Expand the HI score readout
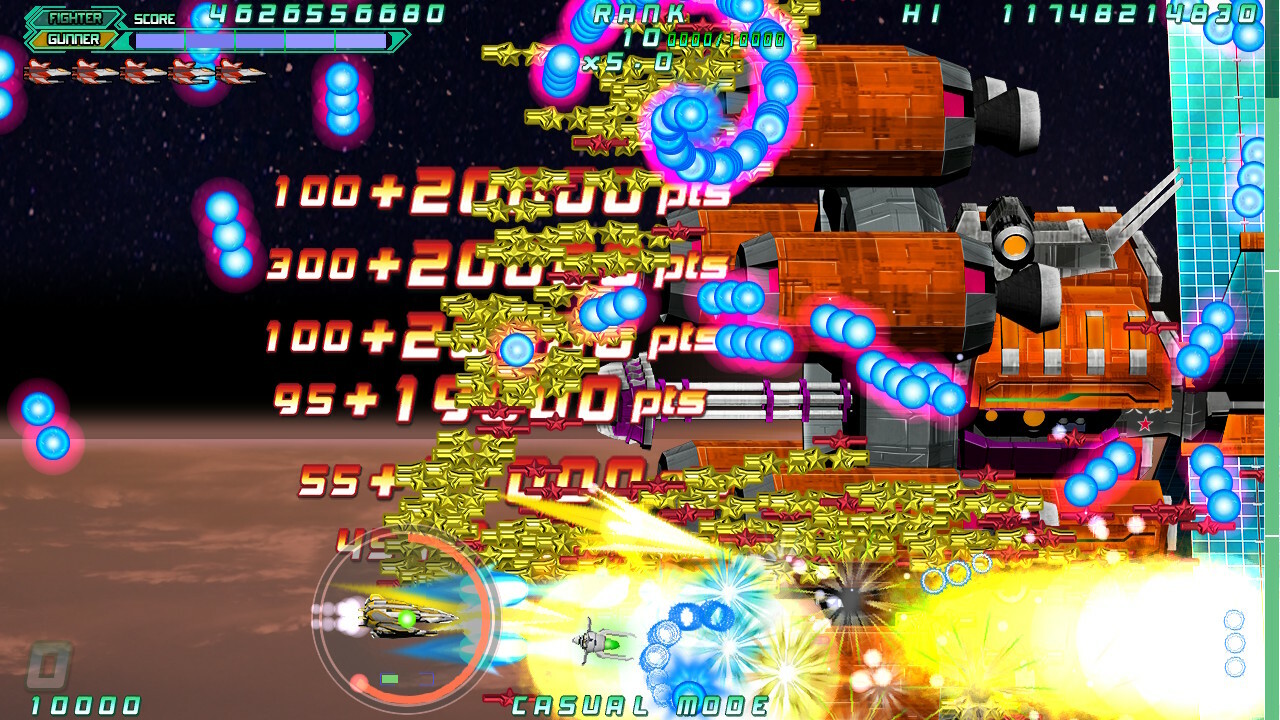 (x=1129, y=14)
